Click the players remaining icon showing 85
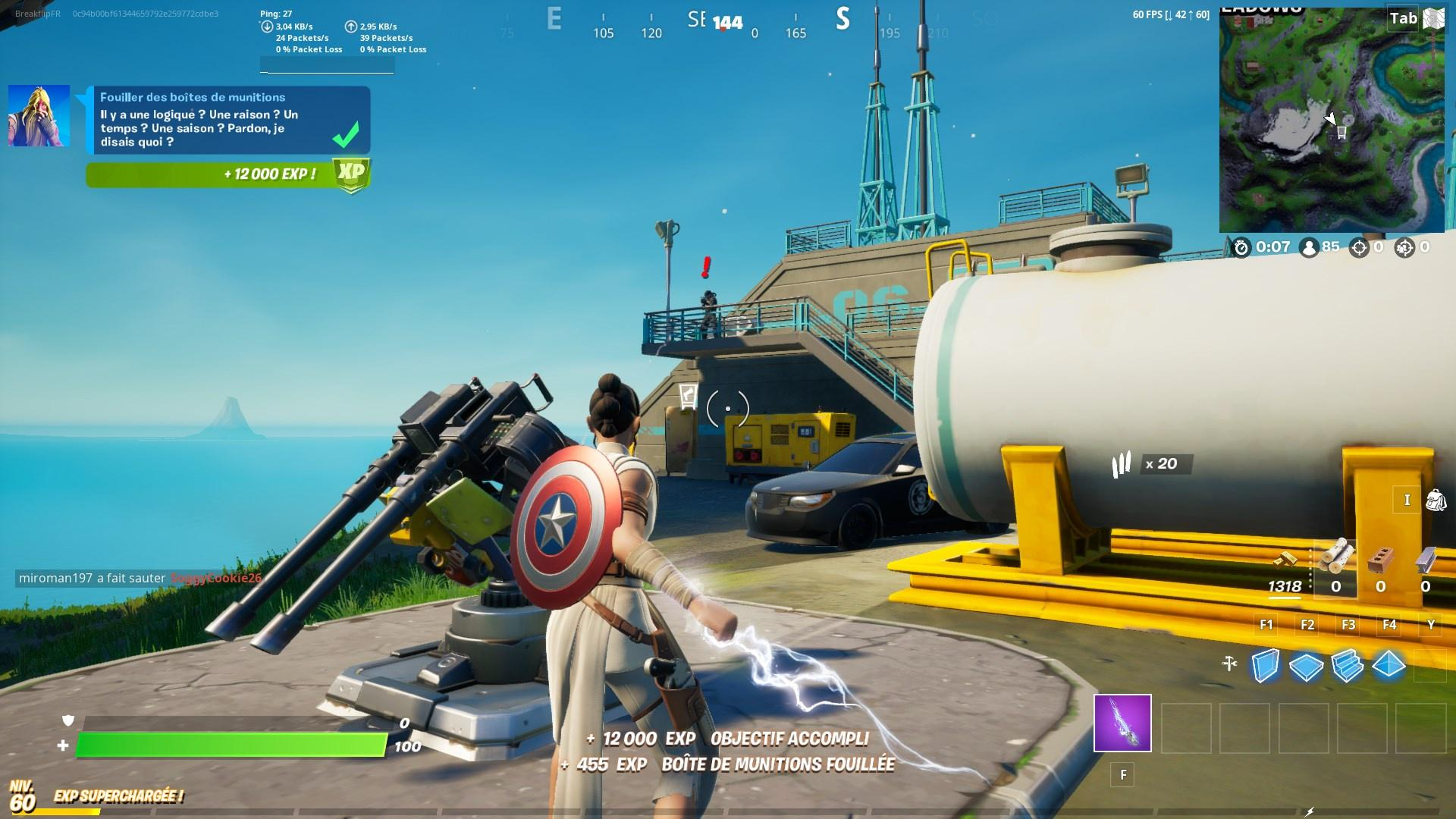 tap(1310, 248)
